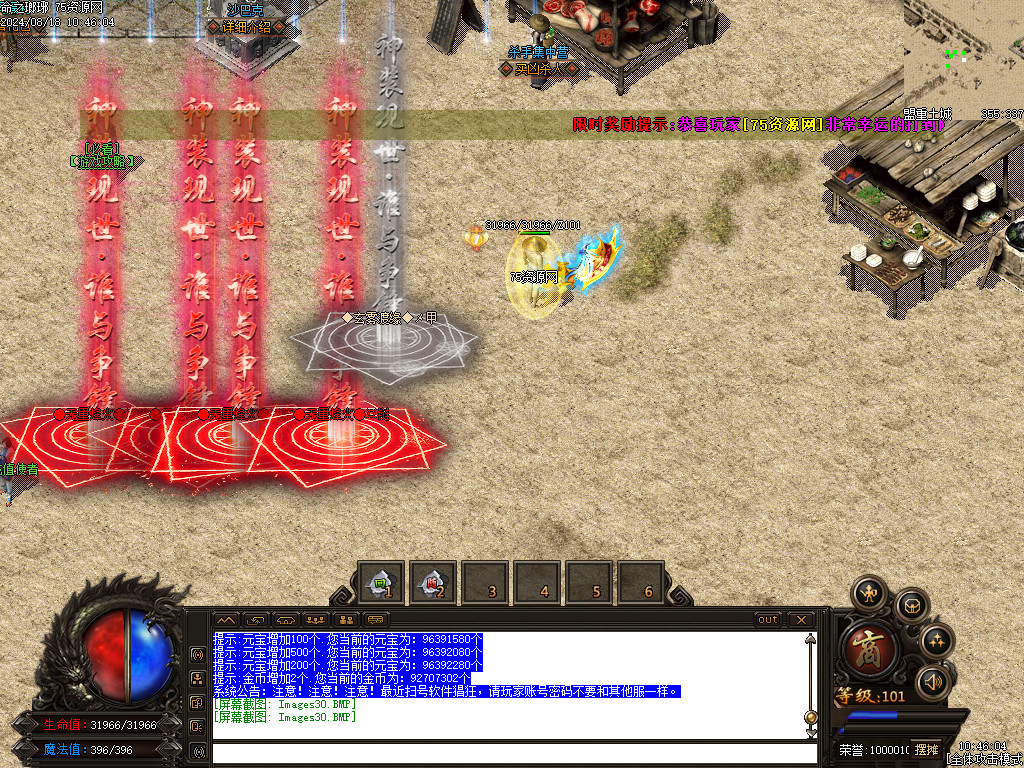Image resolution: width=1024 pixels, height=768 pixels.
Task: Open the skills panel with three stars
Action: (x=936, y=641)
